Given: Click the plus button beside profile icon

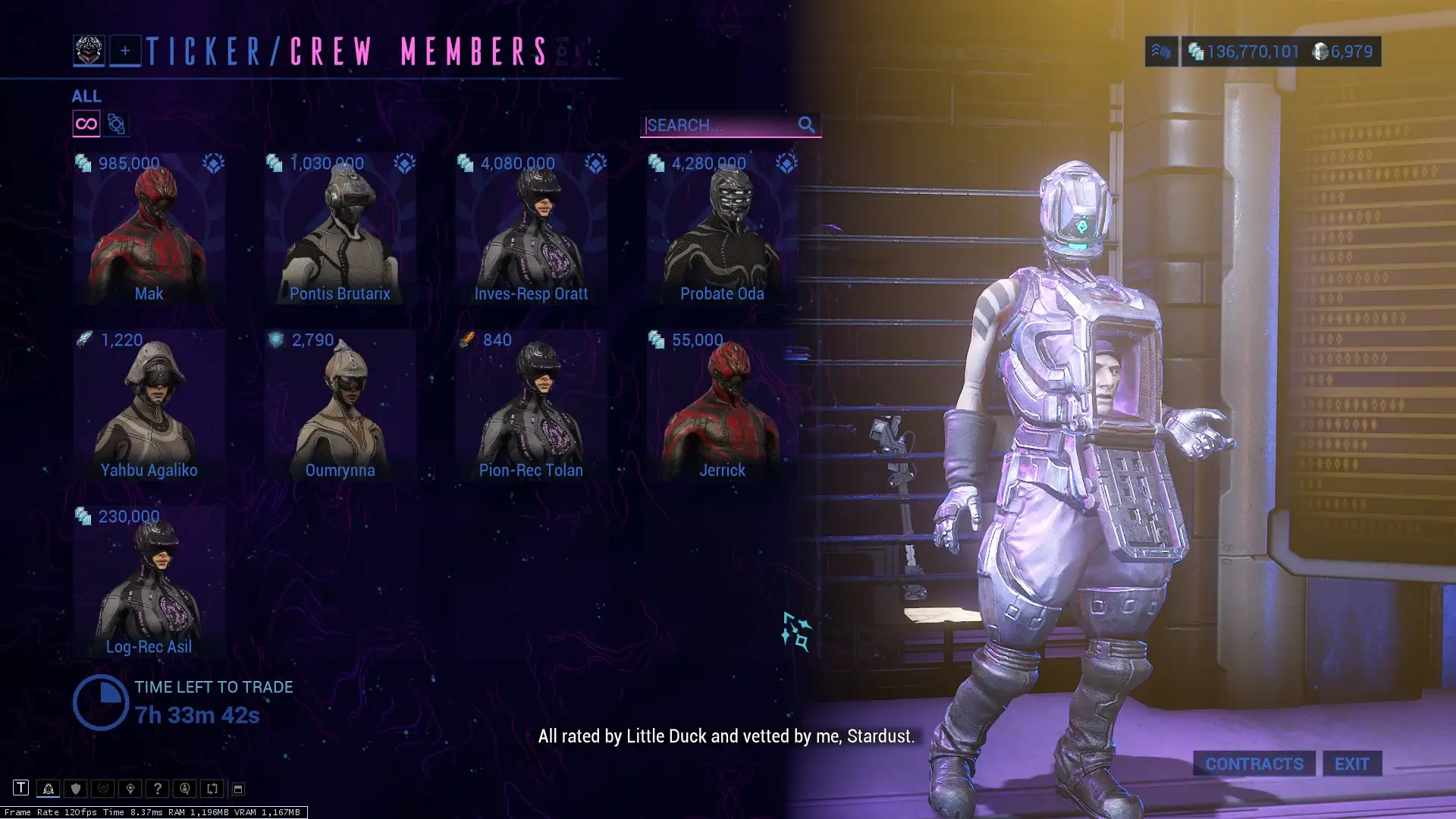Looking at the screenshot, I should [125, 51].
